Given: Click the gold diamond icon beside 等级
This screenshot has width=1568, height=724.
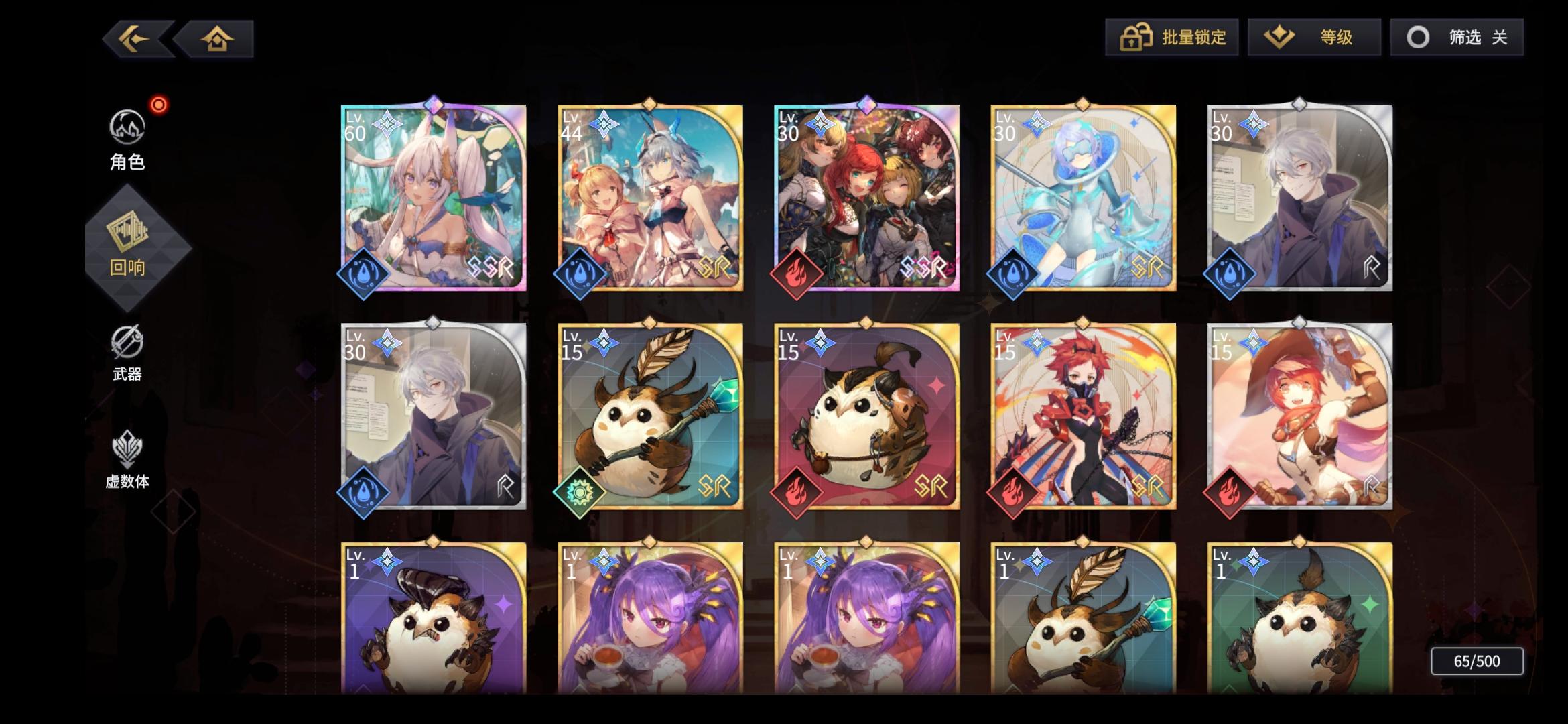Looking at the screenshot, I should click(1280, 38).
